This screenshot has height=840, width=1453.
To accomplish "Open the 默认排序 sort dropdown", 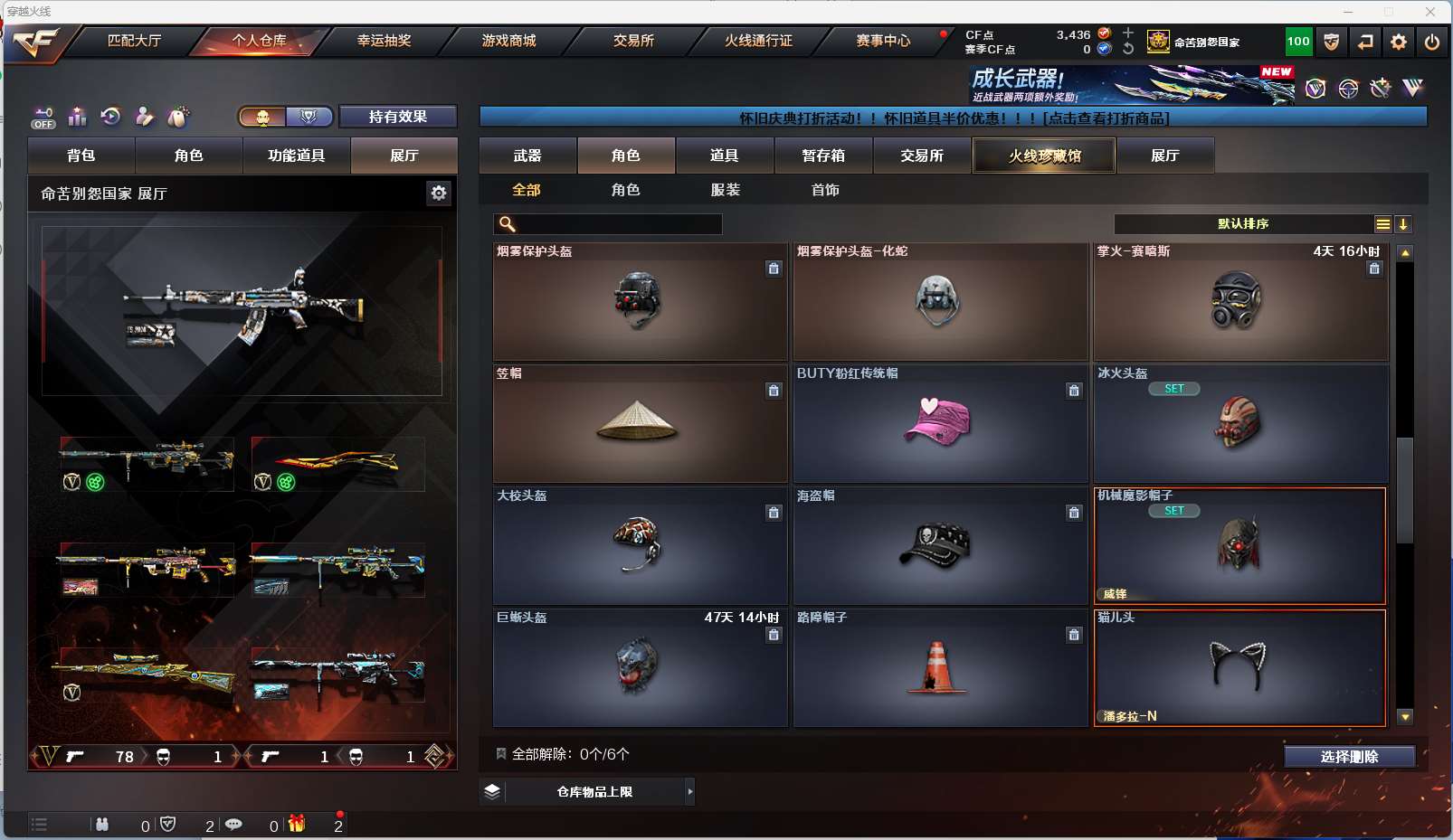I will click(x=1244, y=224).
